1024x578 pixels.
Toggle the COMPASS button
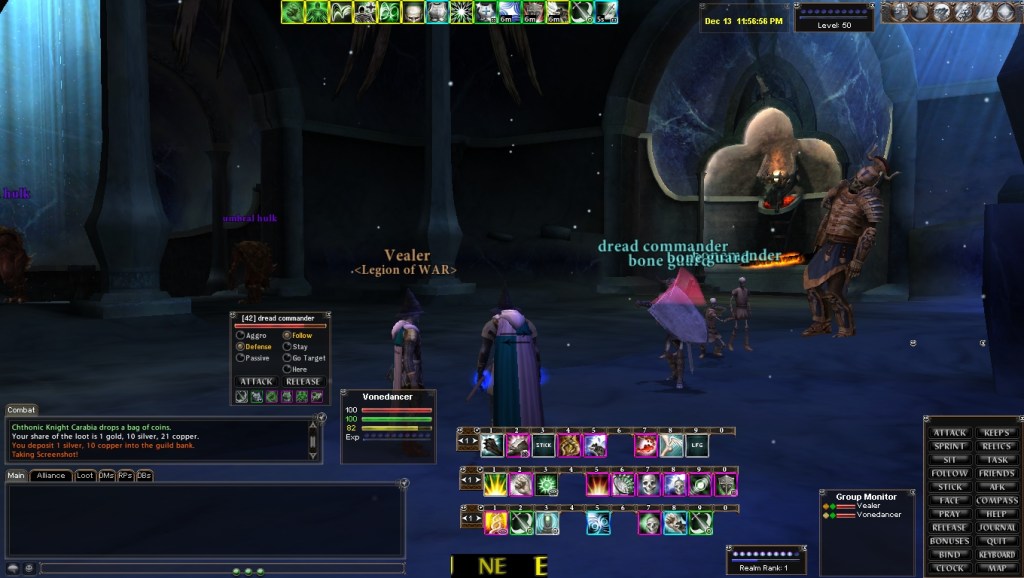pyautogui.click(x=996, y=500)
